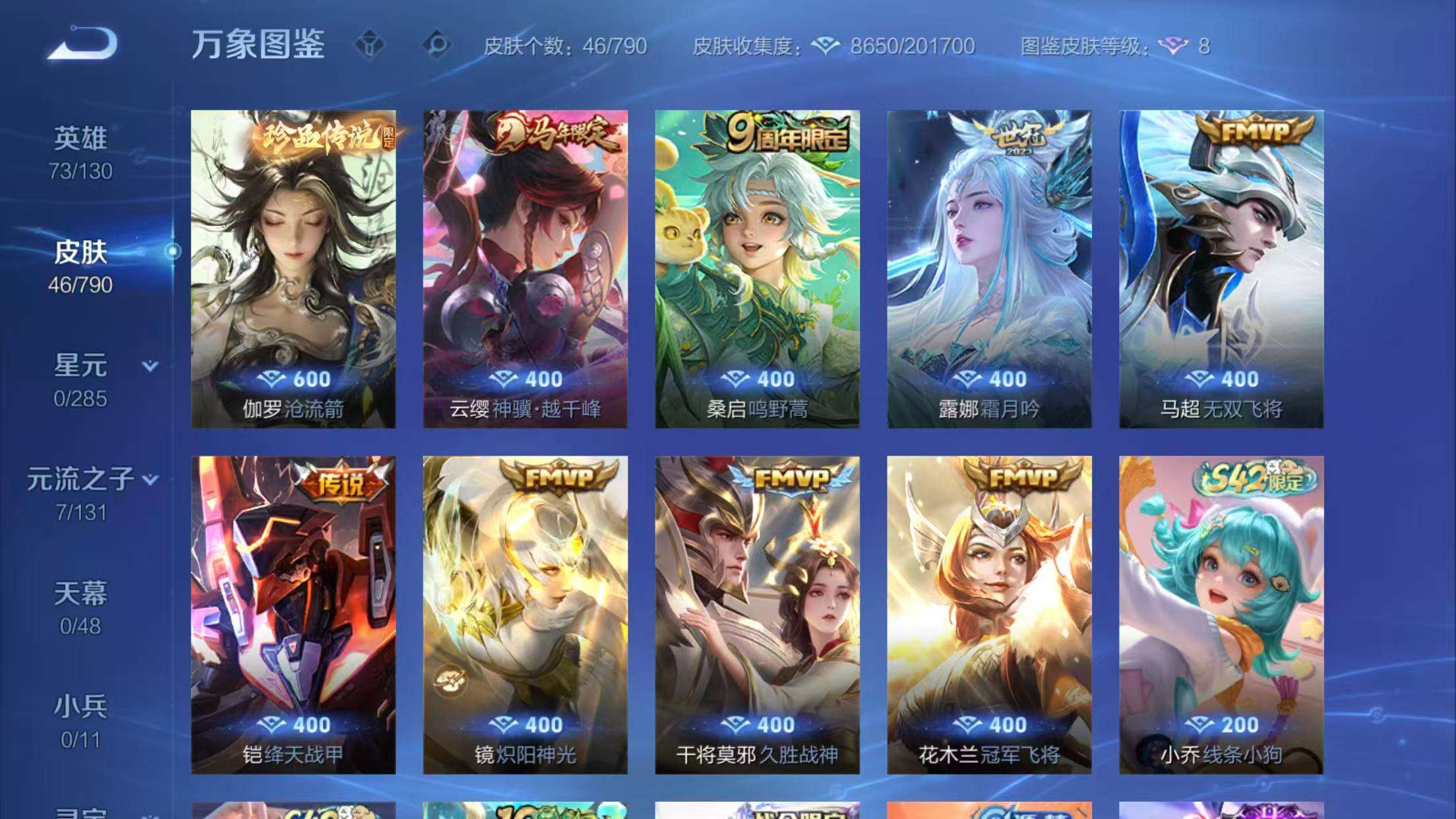Select the 桑启鸣野蒿 skin card
The width and height of the screenshot is (1456, 819).
(x=757, y=264)
